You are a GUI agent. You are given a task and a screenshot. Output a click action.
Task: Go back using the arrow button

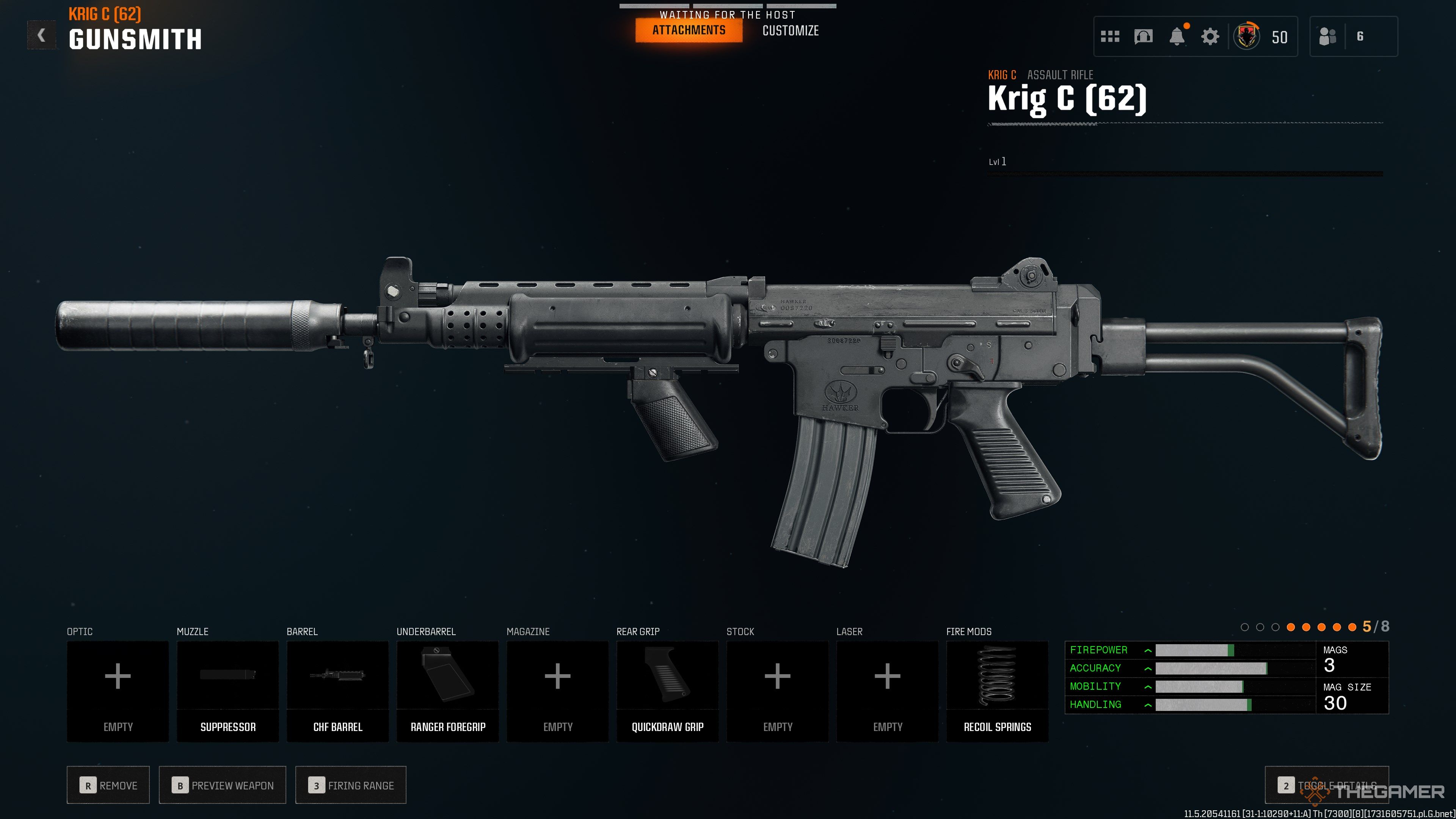(x=41, y=36)
